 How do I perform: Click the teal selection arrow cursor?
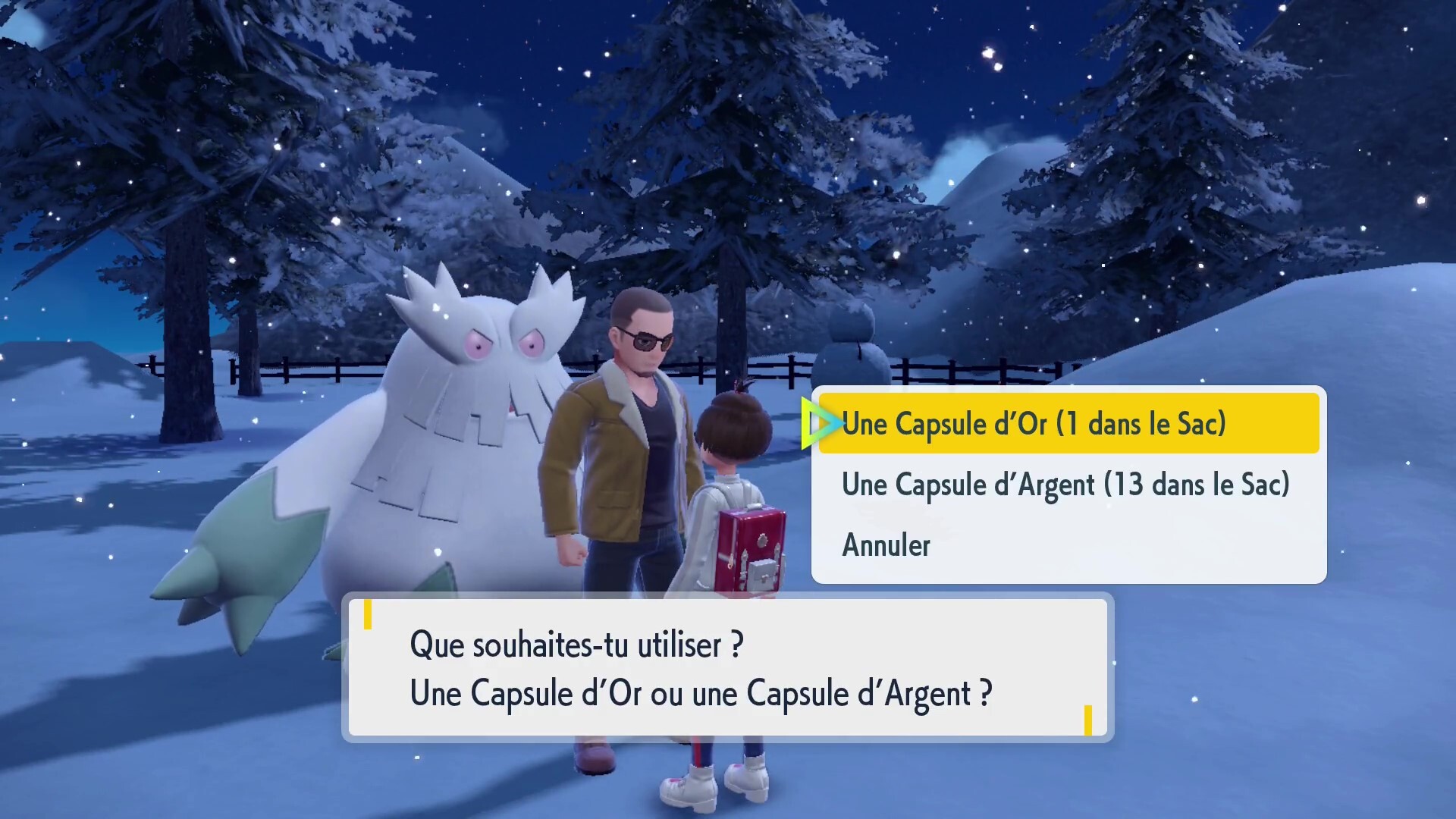click(x=821, y=423)
